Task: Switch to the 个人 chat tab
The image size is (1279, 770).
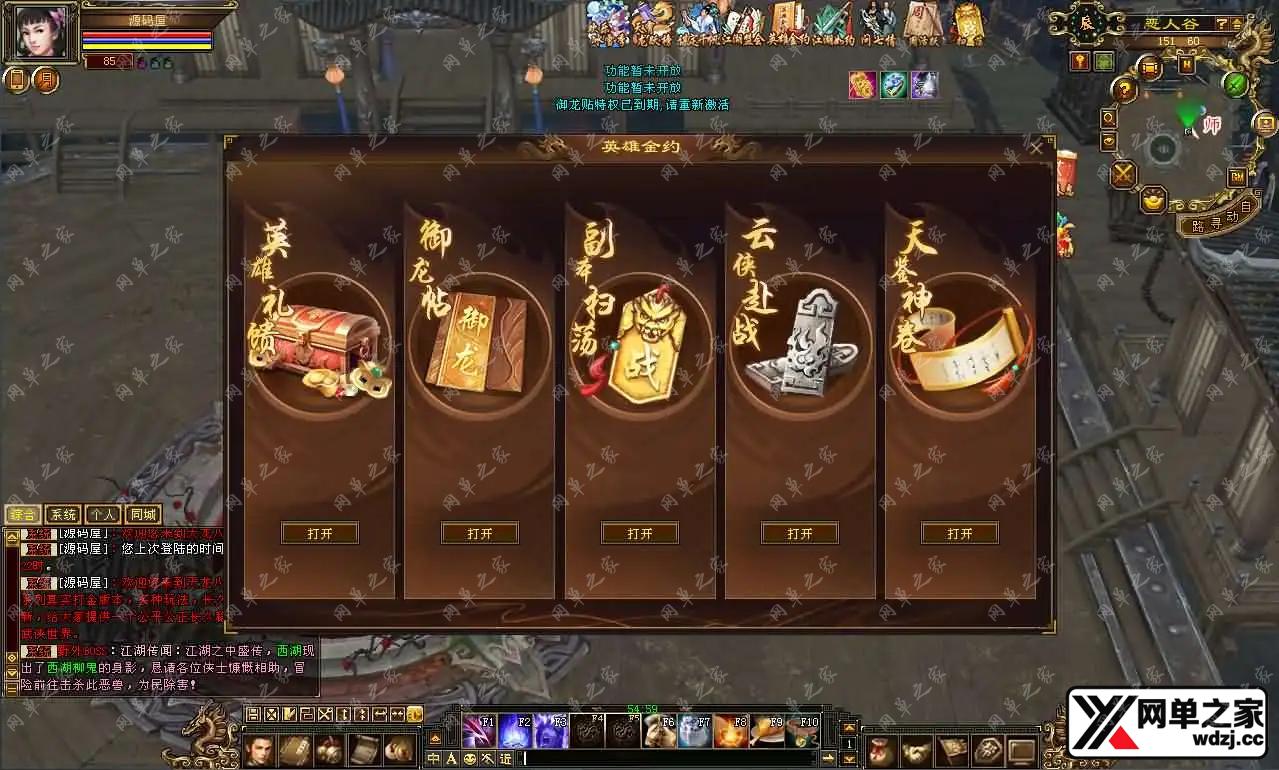Action: (x=102, y=515)
